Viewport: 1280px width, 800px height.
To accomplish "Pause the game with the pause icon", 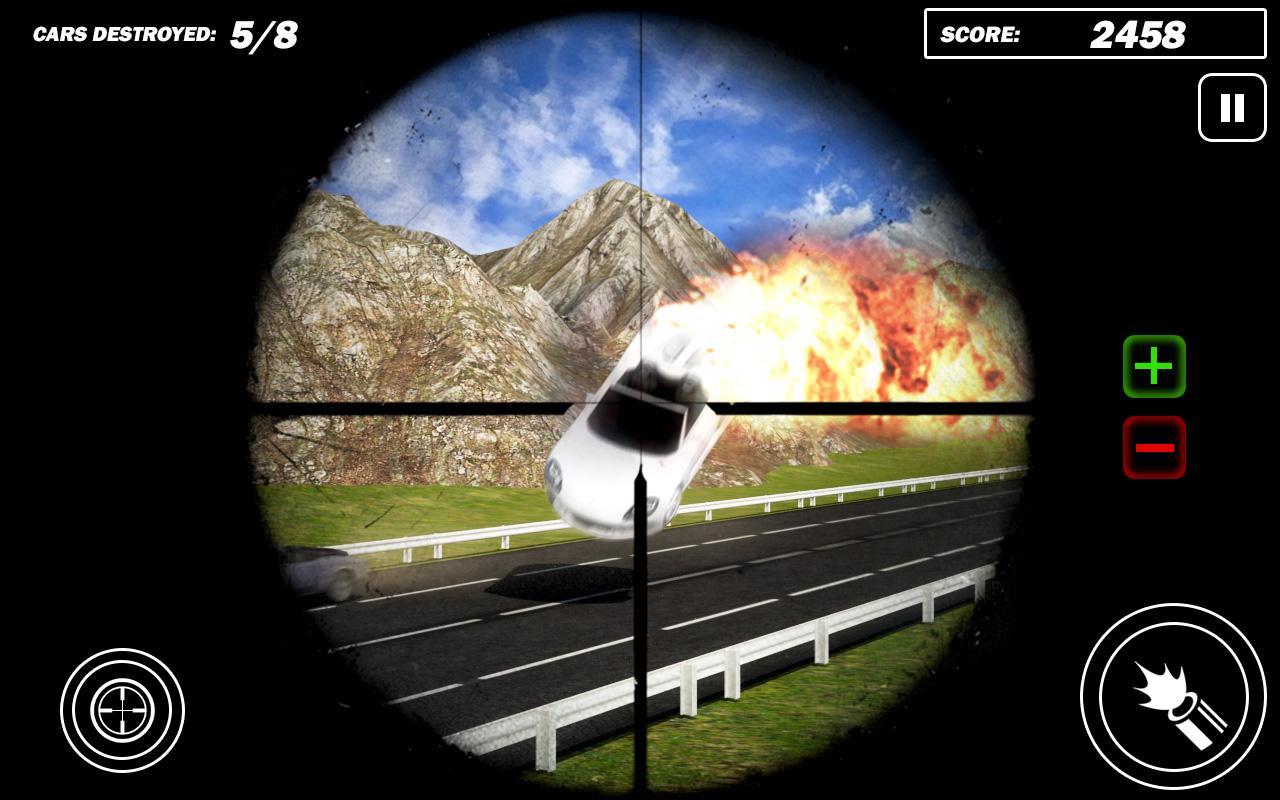I will 1231,107.
